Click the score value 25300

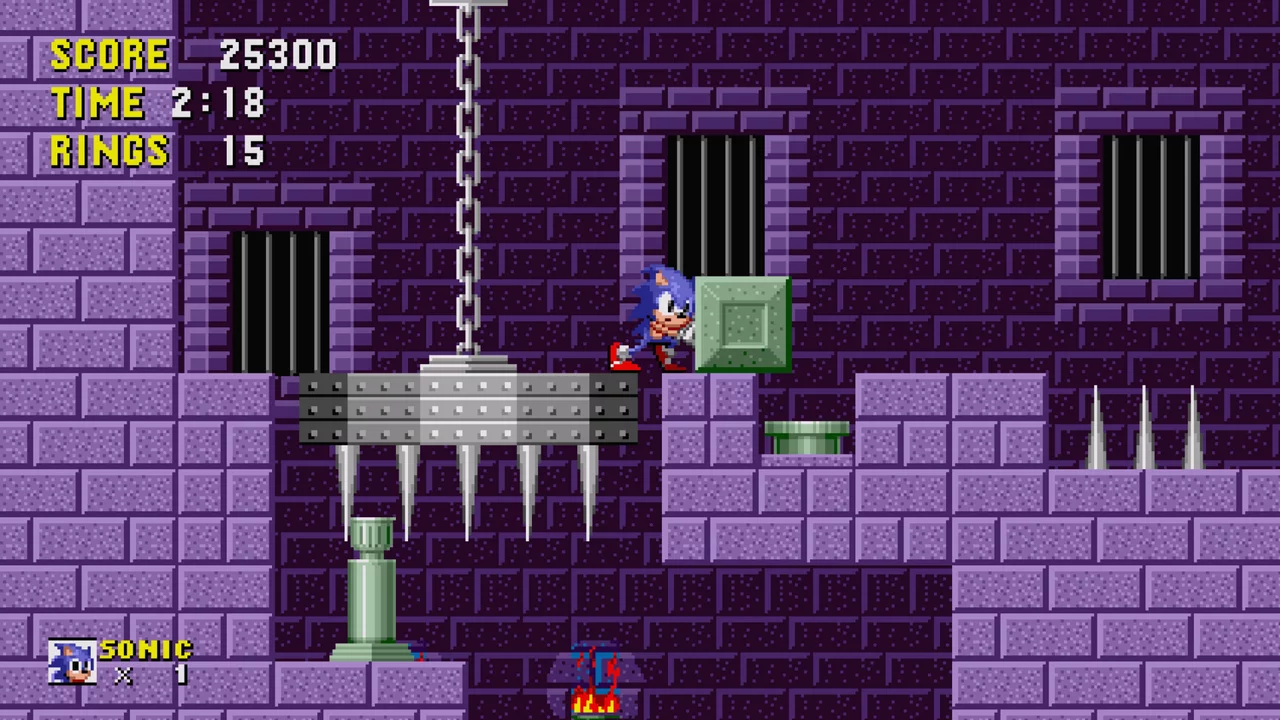pyautogui.click(x=278, y=55)
